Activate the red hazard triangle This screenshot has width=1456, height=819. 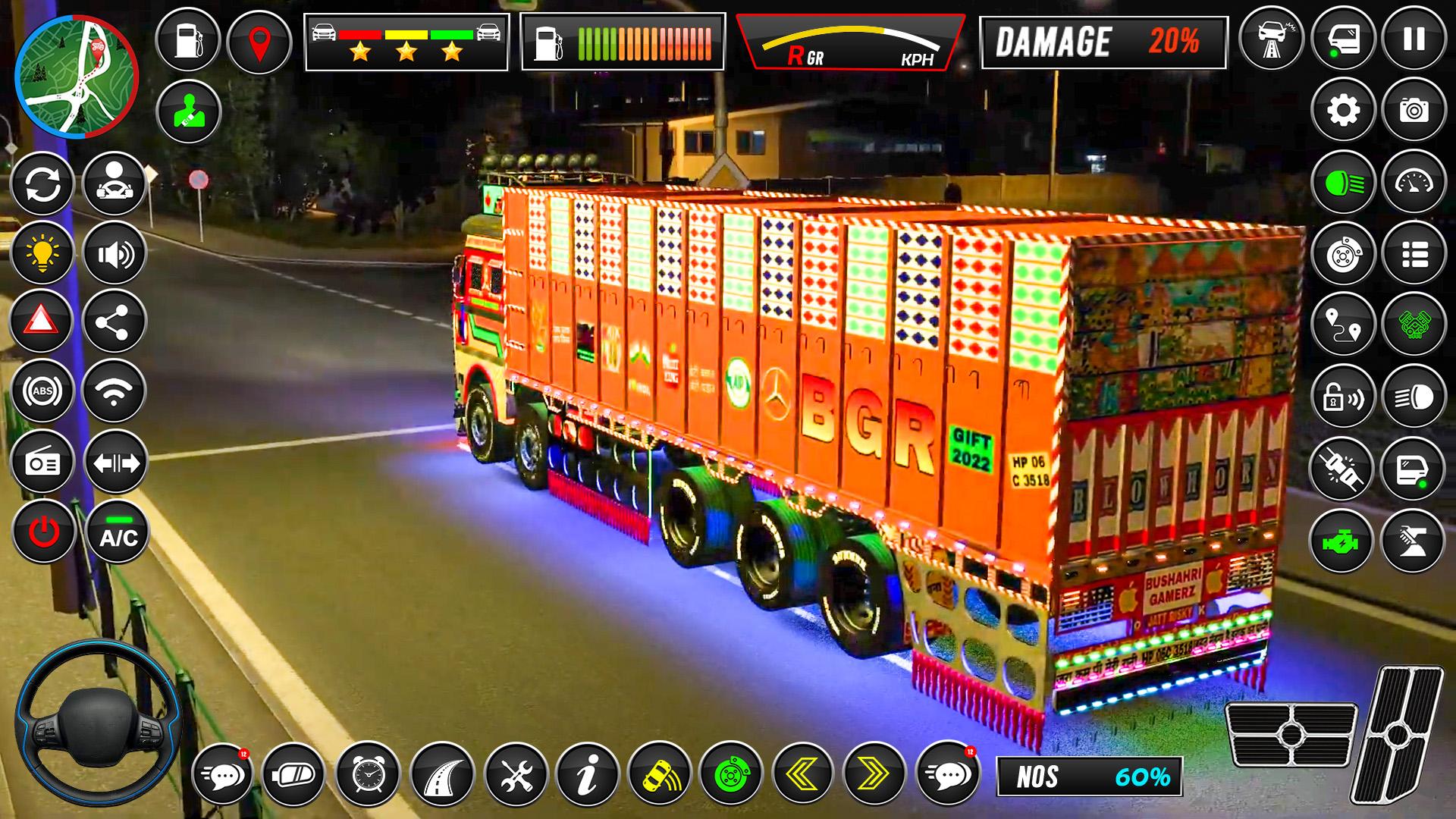click(42, 321)
